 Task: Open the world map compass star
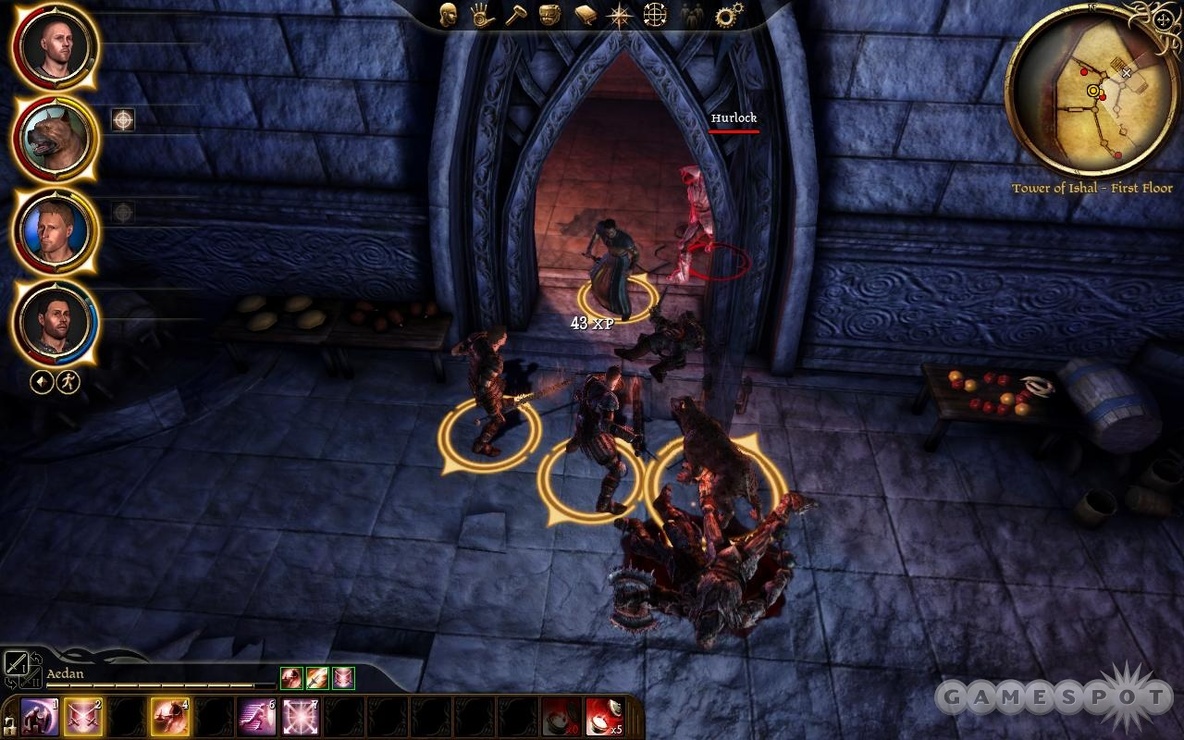(x=620, y=15)
